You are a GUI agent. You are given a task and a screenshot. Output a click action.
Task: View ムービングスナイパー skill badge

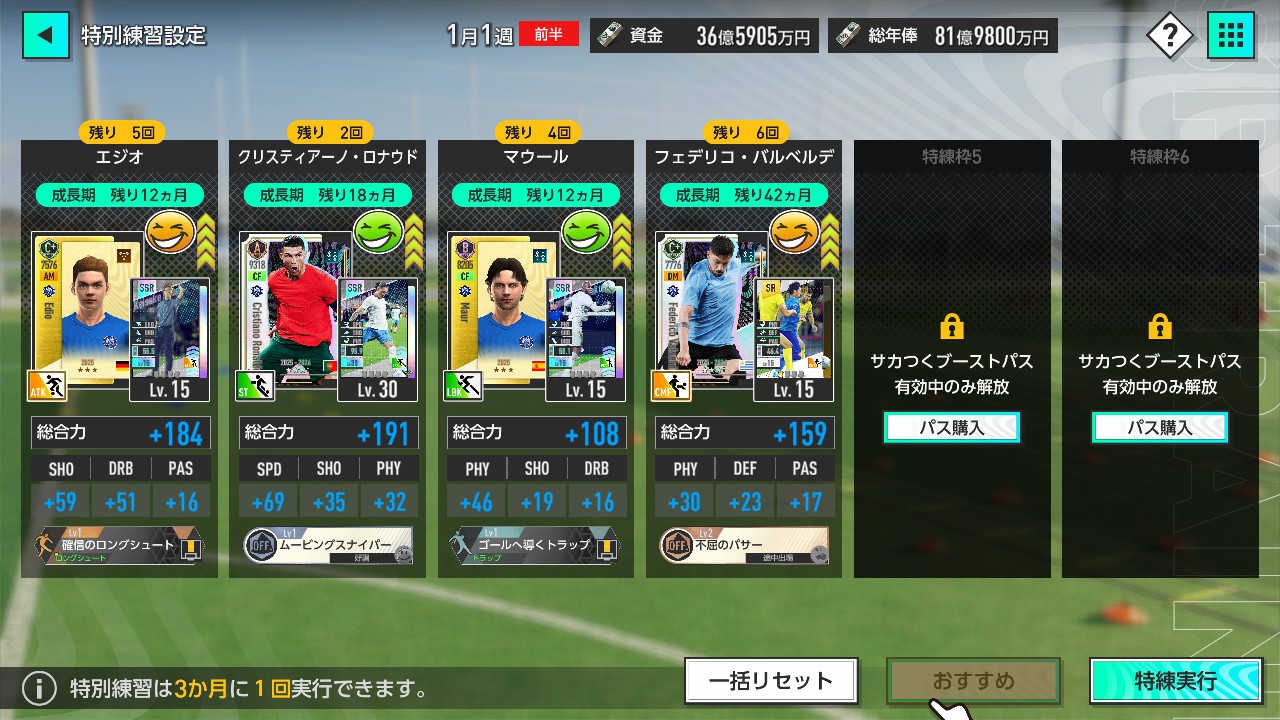coord(327,546)
